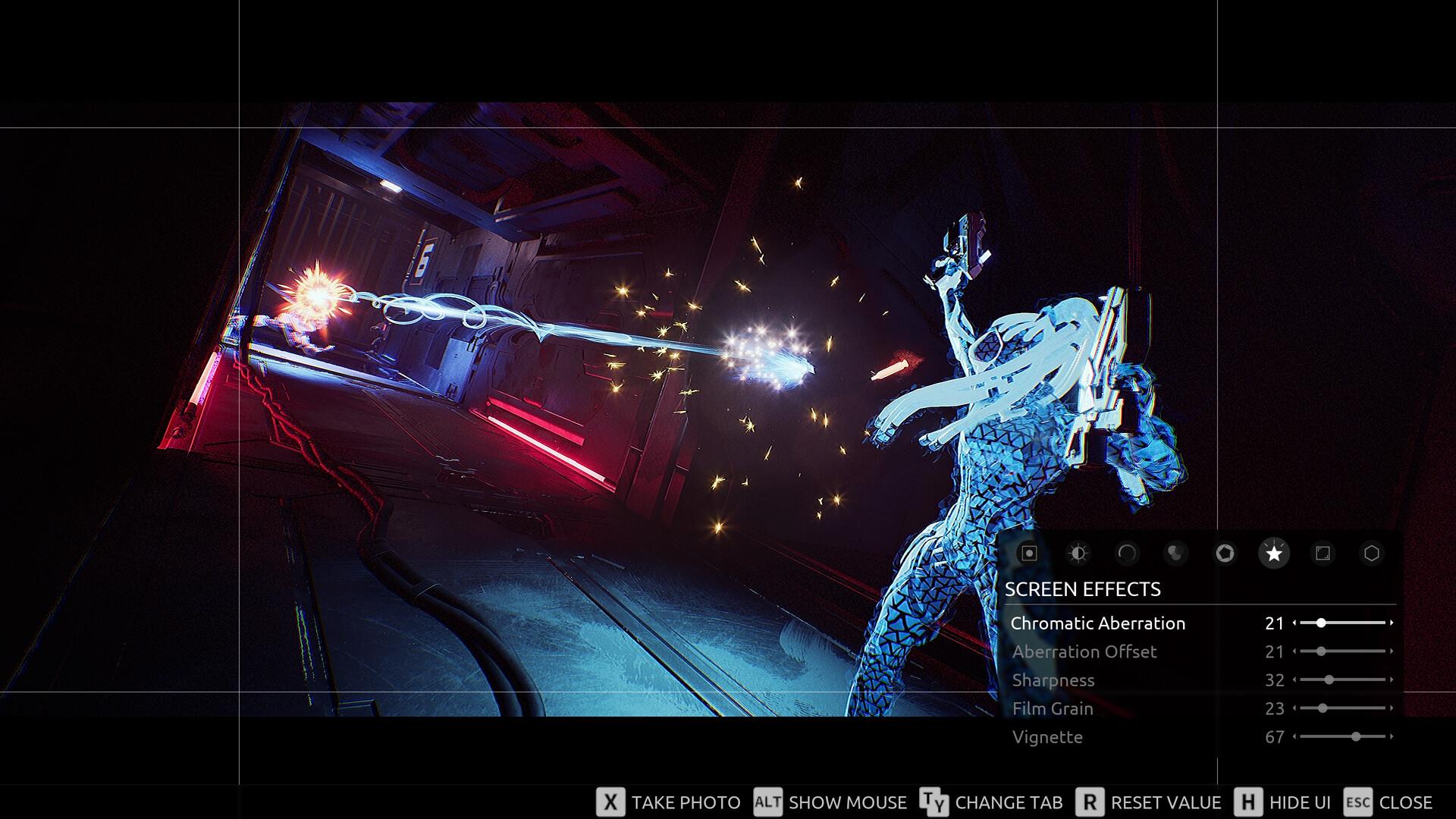Select the Vignette setting

[x=1049, y=736]
